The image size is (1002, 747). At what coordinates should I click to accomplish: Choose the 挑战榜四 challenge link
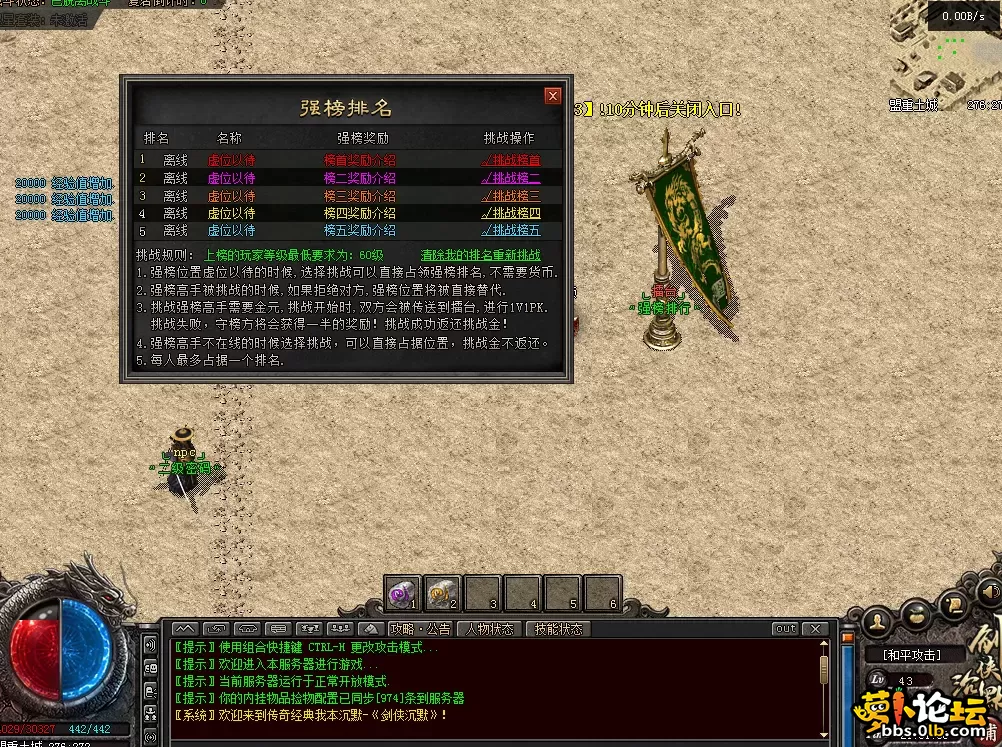coord(510,213)
